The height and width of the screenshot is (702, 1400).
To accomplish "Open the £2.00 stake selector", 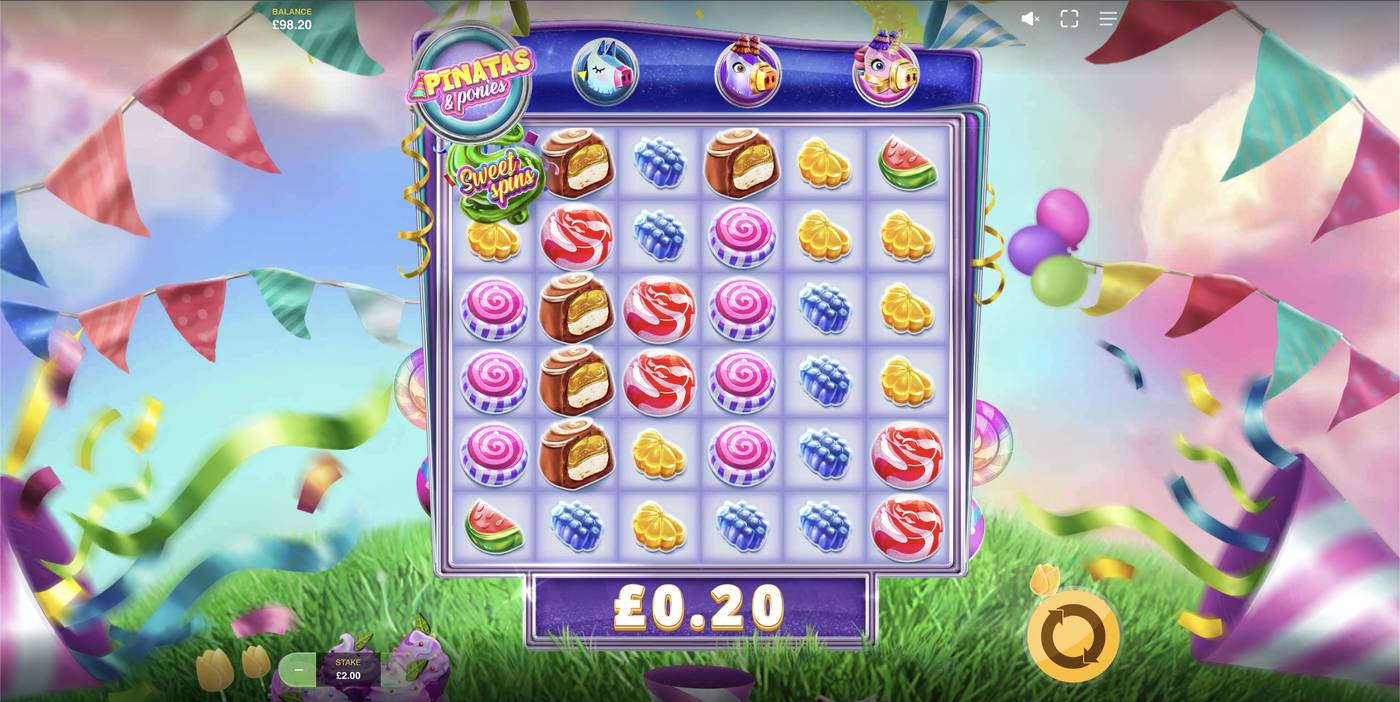I will (348, 669).
